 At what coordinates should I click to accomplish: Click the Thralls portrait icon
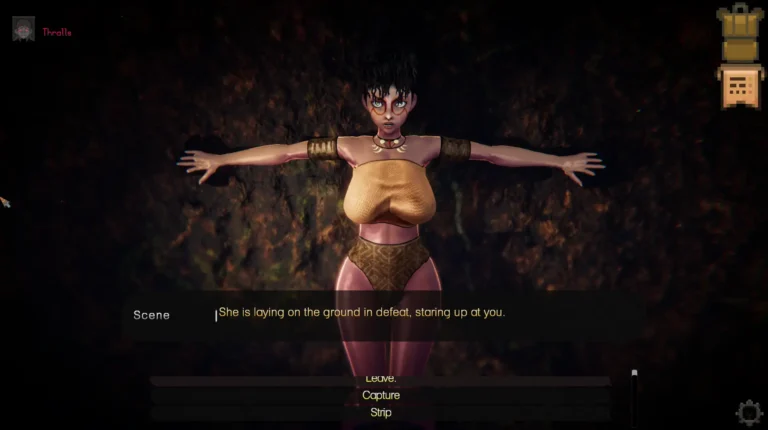pyautogui.click(x=23, y=29)
